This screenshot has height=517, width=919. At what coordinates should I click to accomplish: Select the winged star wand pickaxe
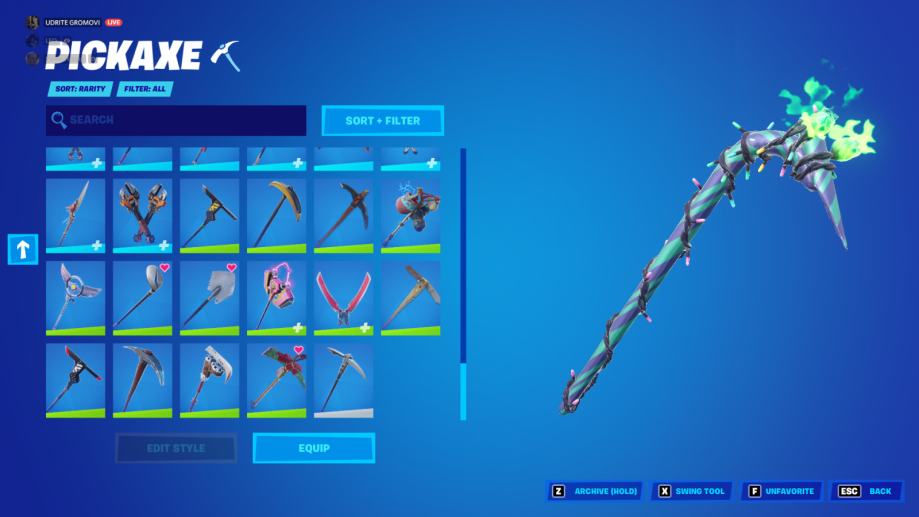[75, 298]
